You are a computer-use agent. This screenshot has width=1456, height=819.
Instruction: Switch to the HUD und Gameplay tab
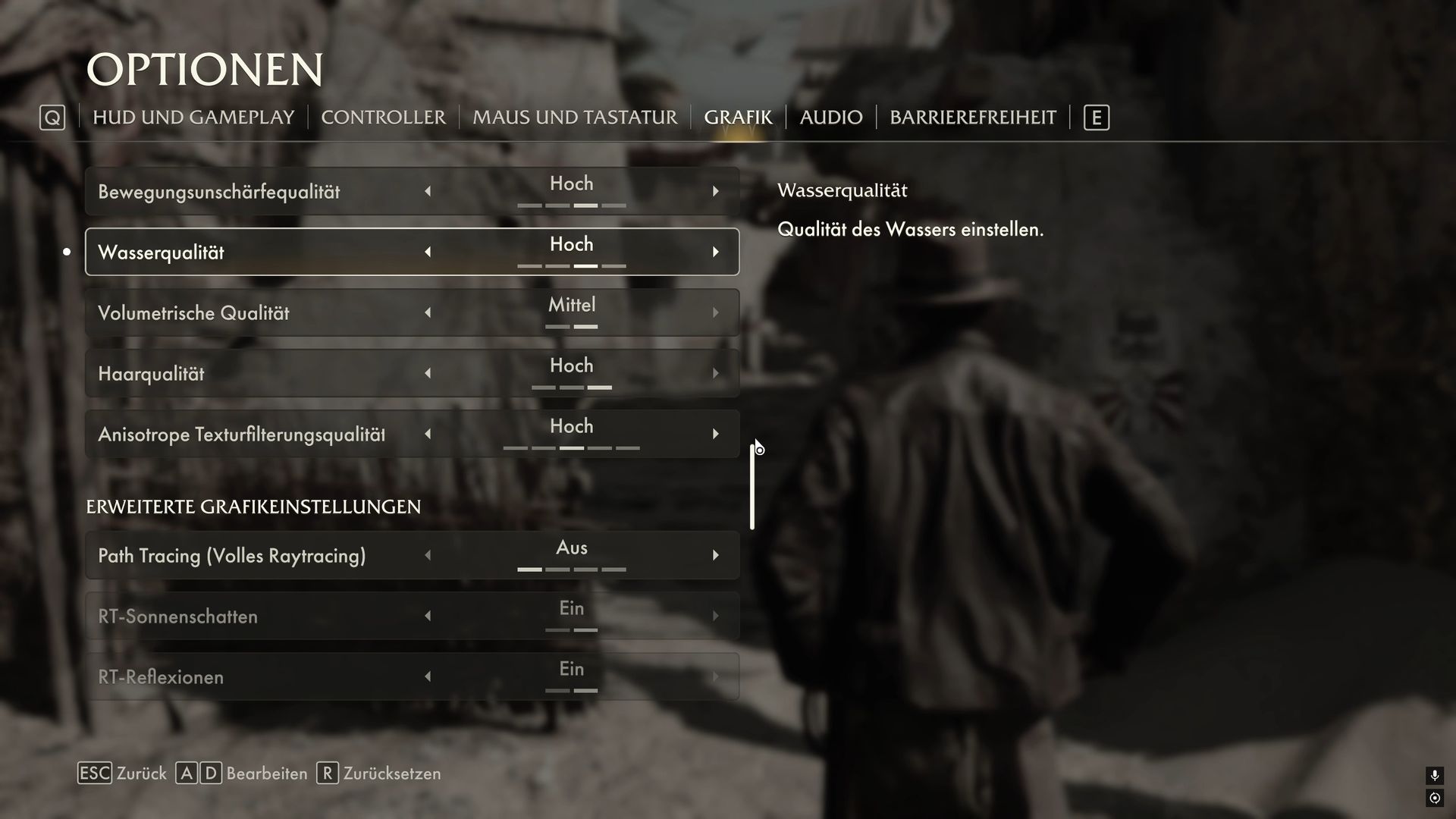coord(193,118)
